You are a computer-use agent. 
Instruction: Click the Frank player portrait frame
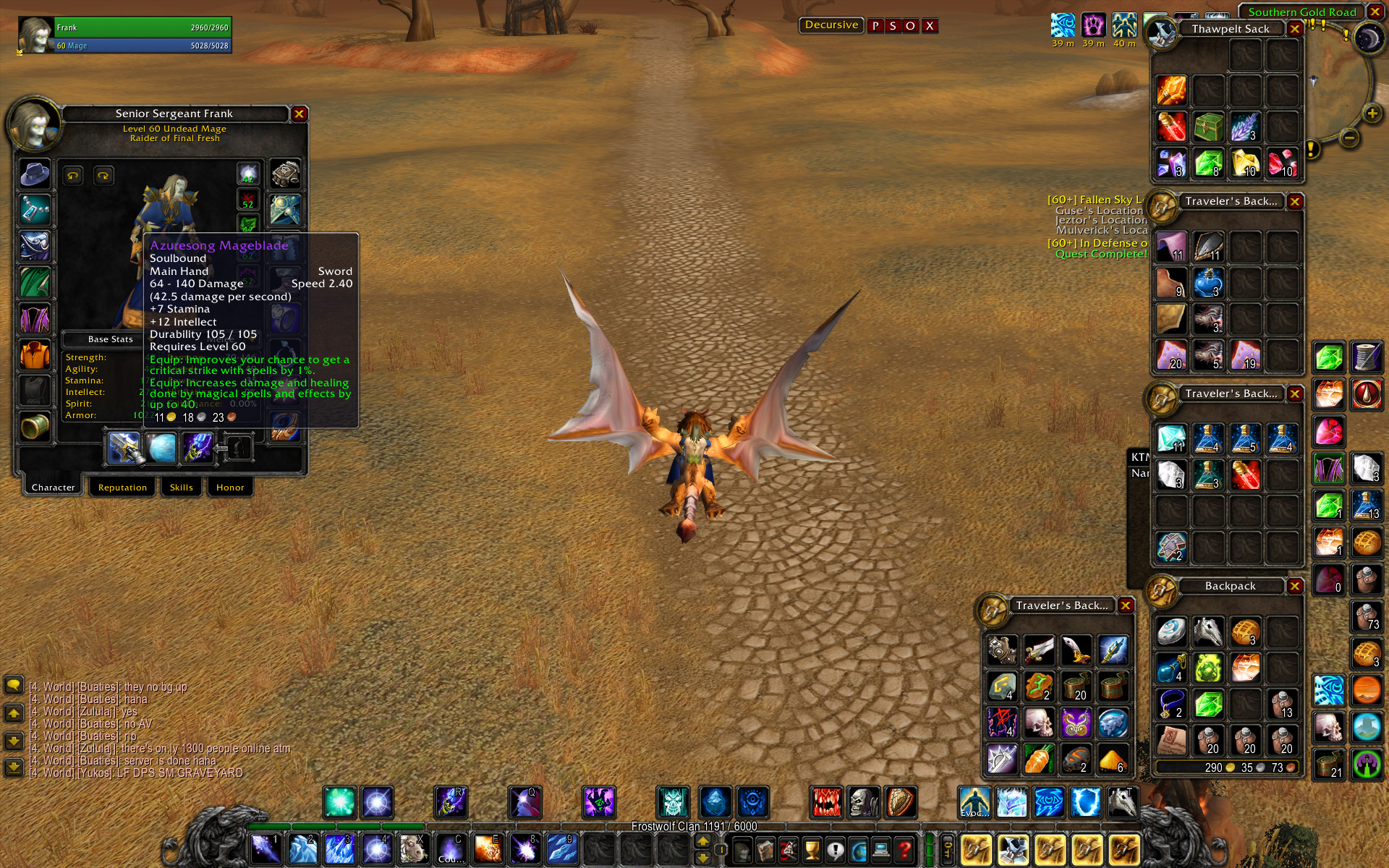35,35
